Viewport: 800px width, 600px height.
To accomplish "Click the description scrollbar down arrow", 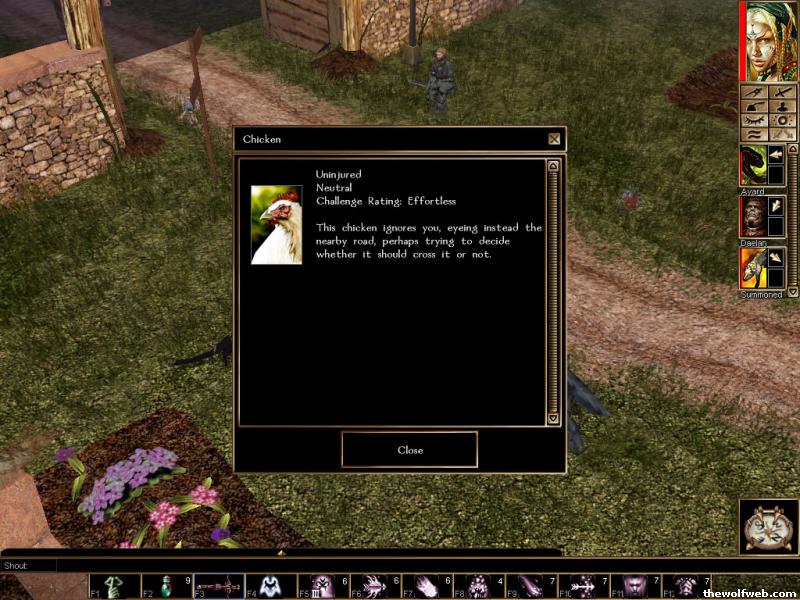I will [553, 420].
